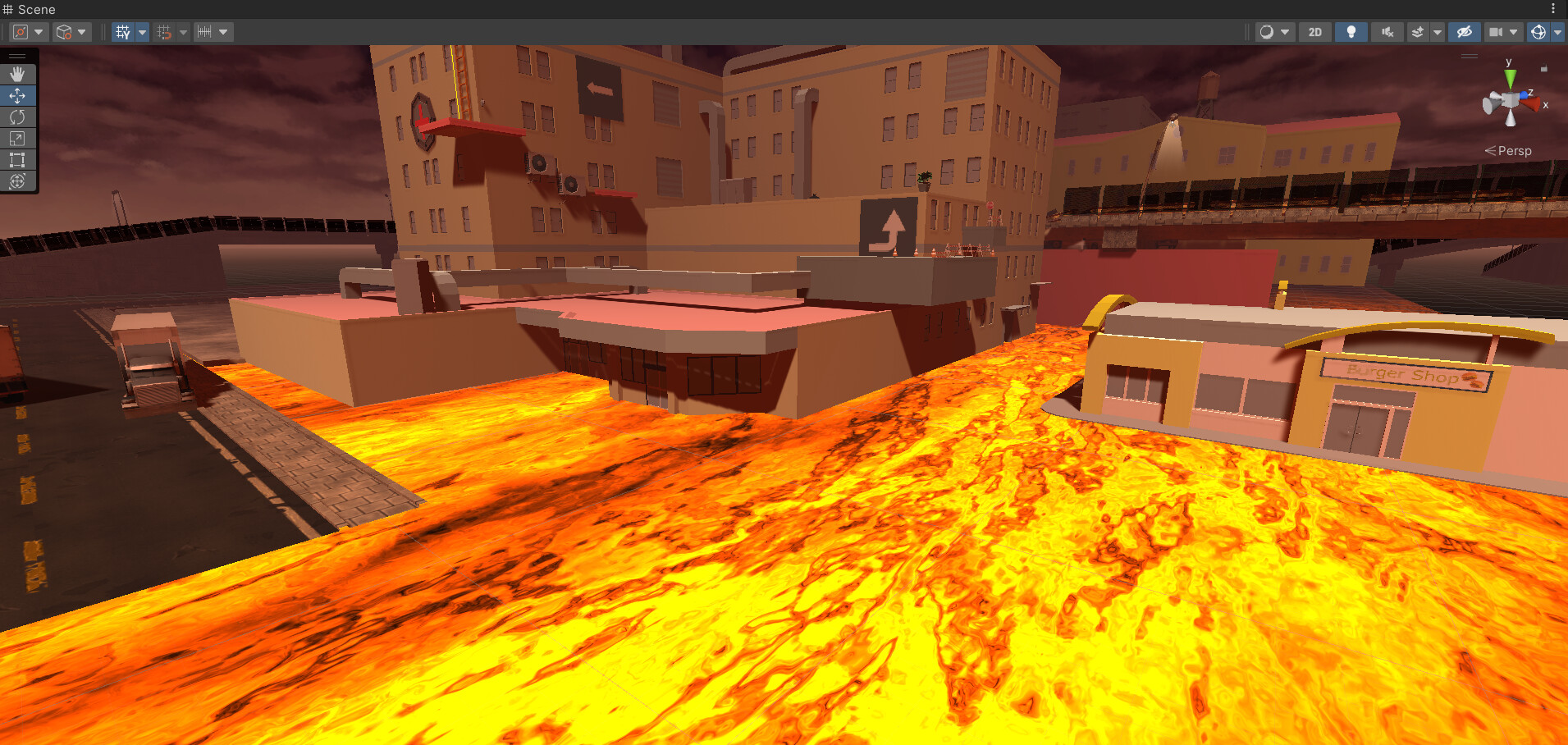Click Persp to switch projection
The width and height of the screenshot is (1568, 745).
(x=1514, y=151)
